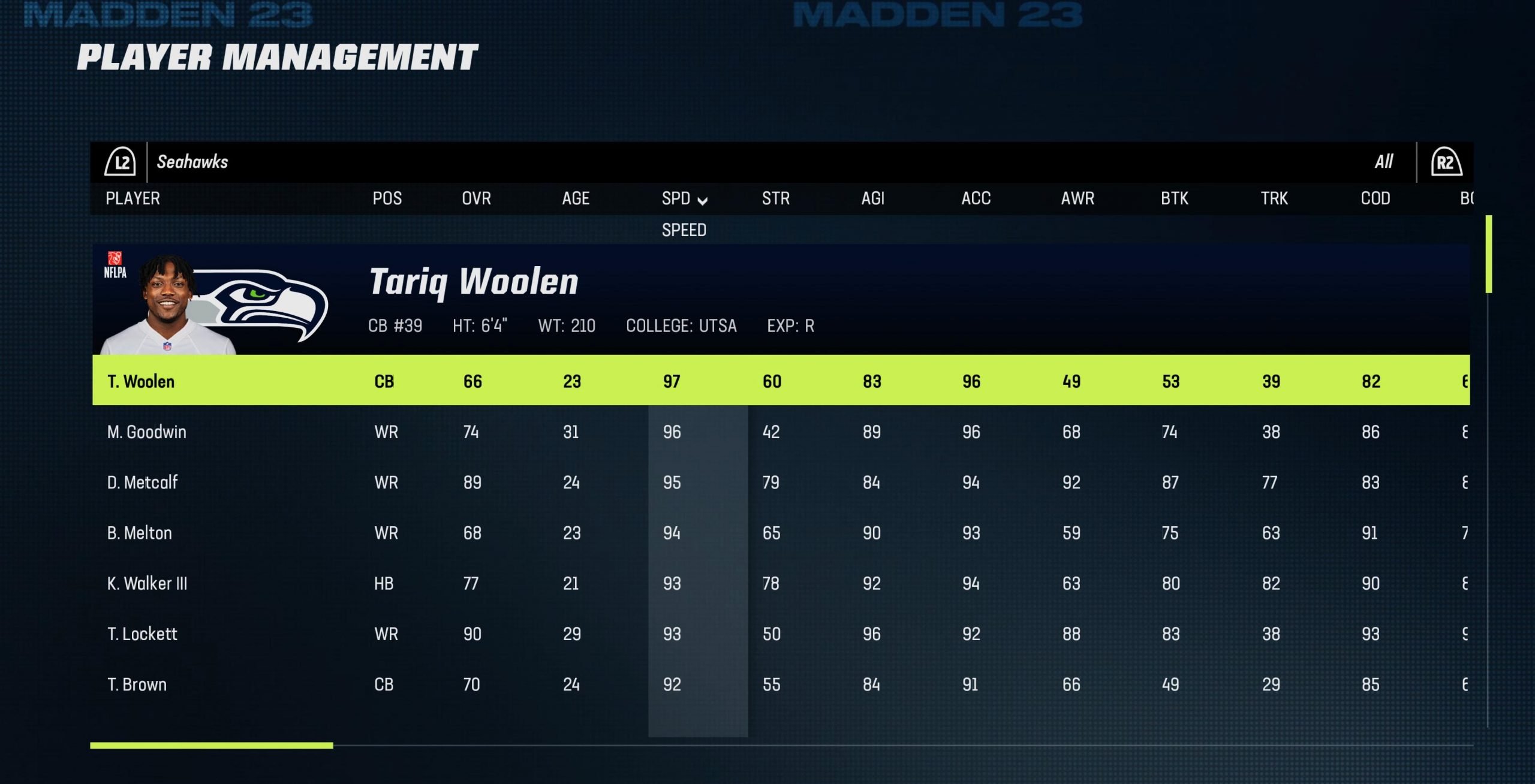The image size is (1535, 784).
Task: Sort by the COD column header
Action: tap(1375, 198)
